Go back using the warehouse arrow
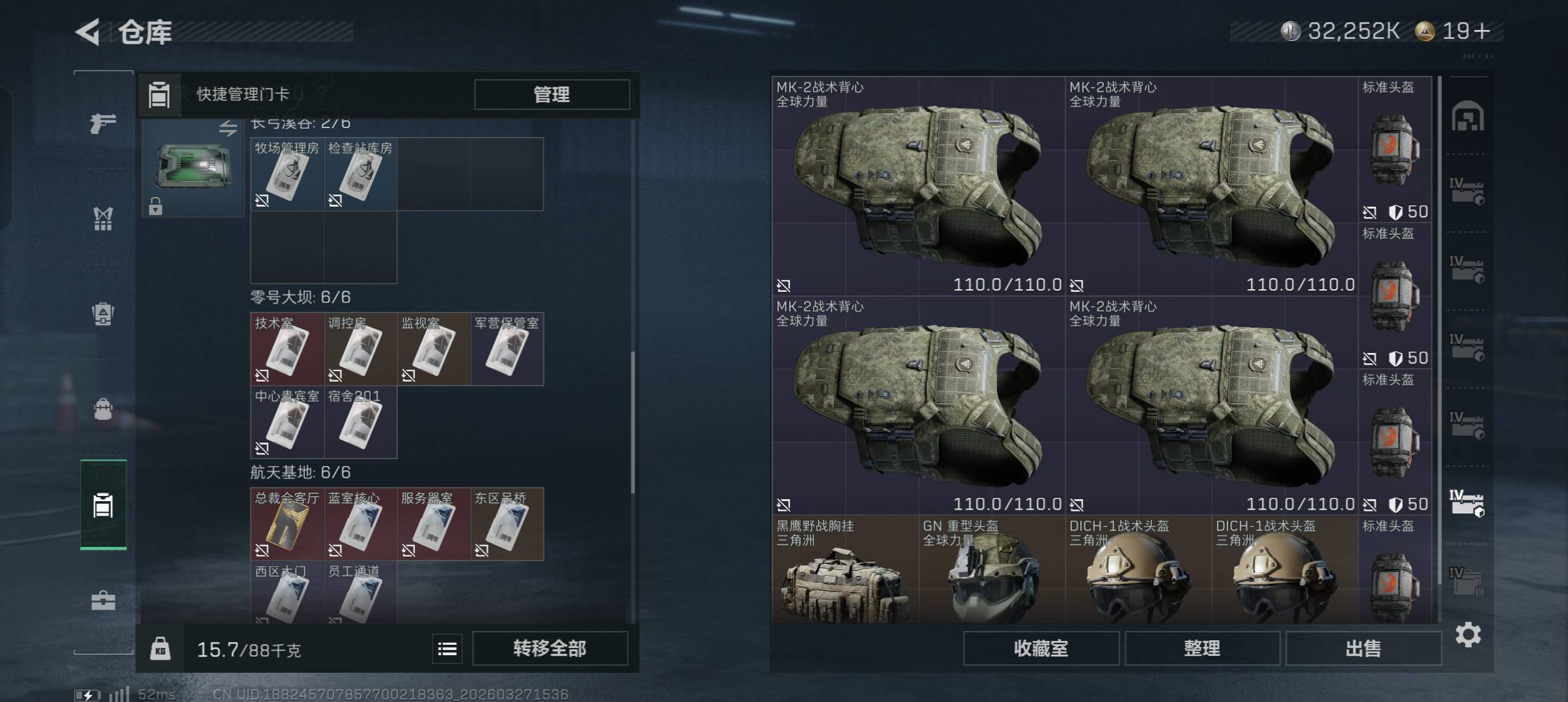This screenshot has width=1568, height=702. [88, 32]
